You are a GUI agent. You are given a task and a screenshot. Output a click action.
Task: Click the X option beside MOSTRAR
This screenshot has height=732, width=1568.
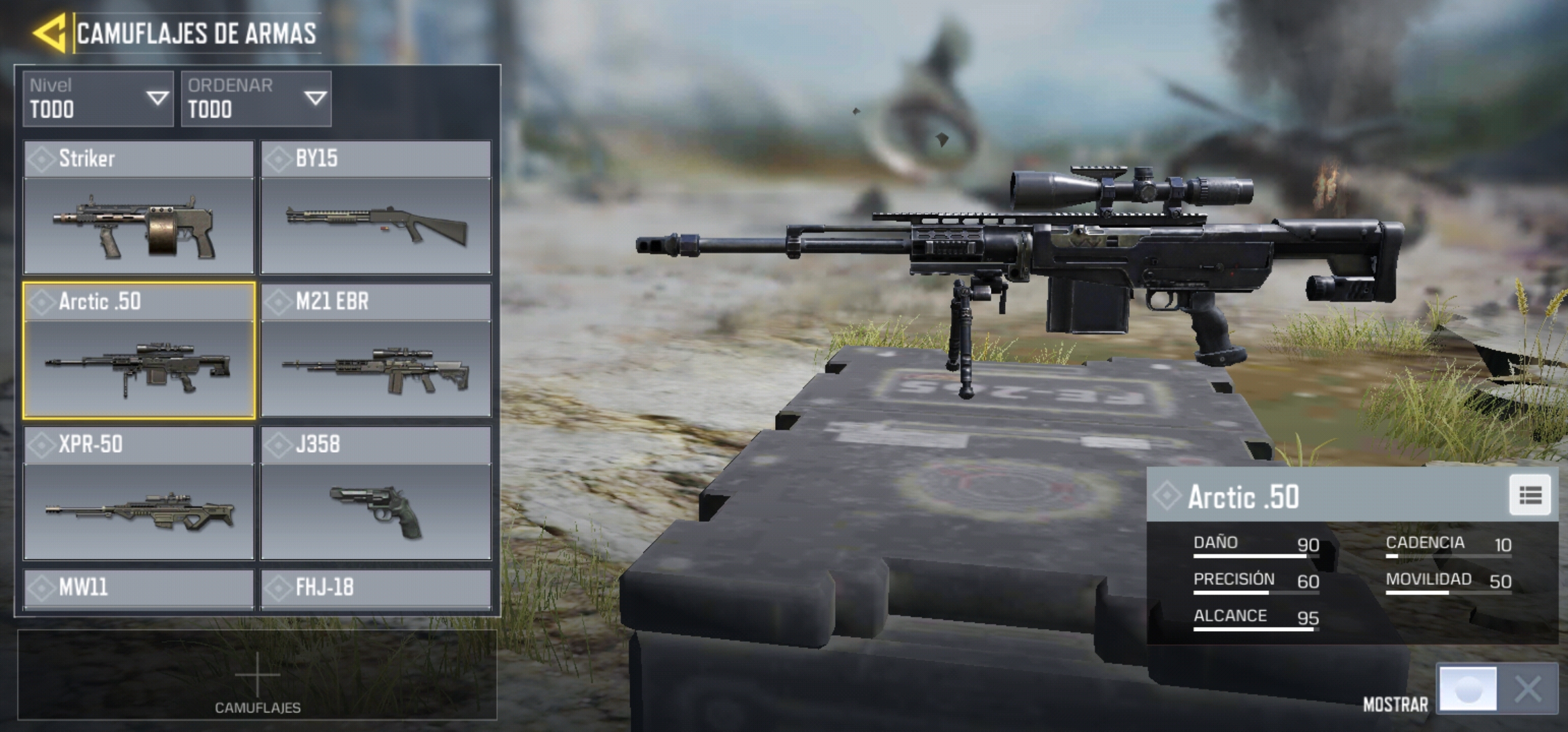pyautogui.click(x=1528, y=689)
